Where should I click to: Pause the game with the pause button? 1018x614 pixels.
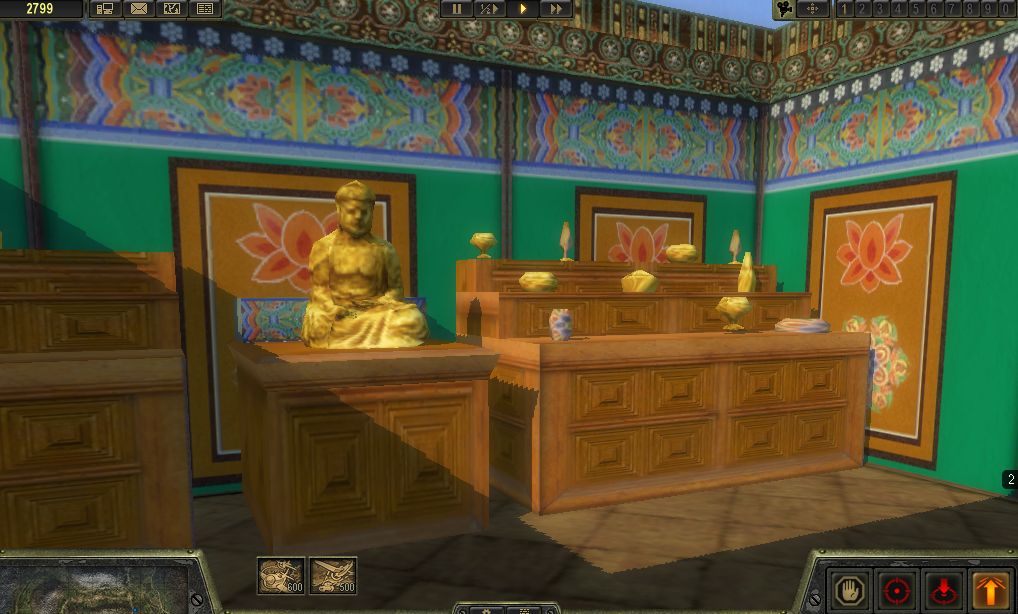(x=457, y=9)
